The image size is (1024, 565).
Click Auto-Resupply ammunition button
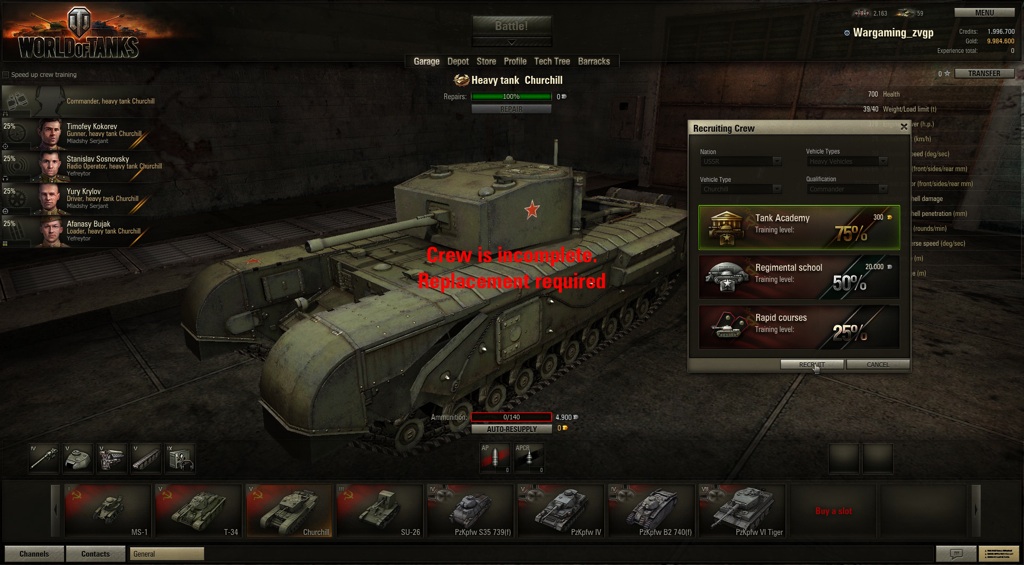point(511,429)
